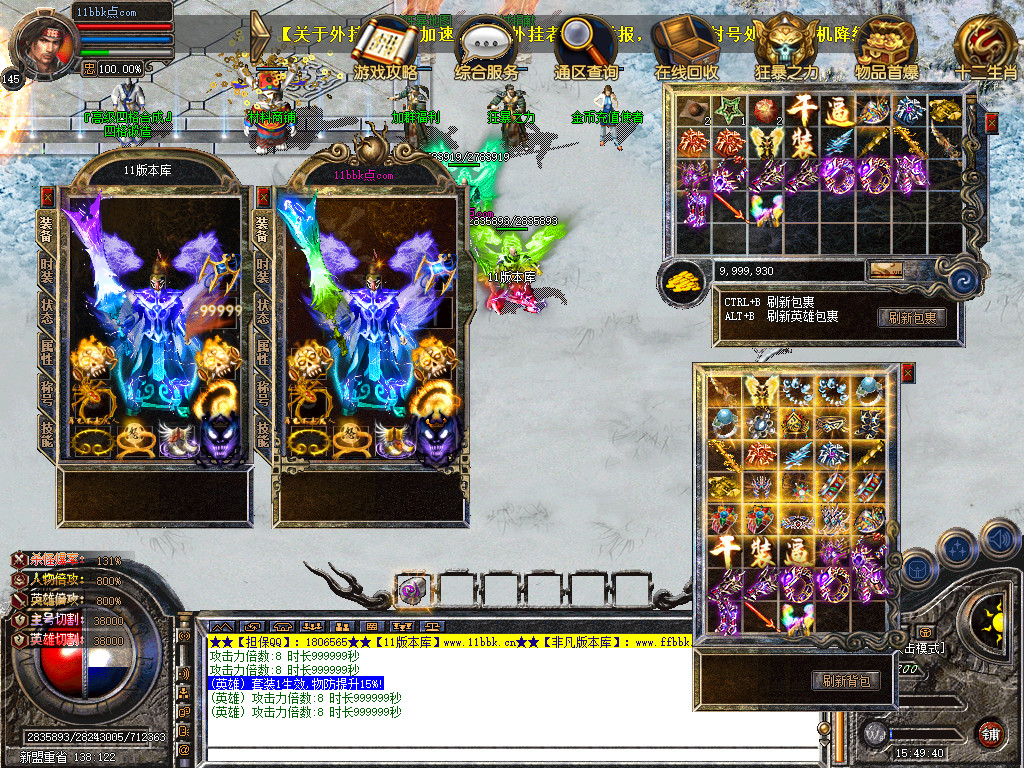
Task: Open the 铺 shop button
Action: (990, 733)
